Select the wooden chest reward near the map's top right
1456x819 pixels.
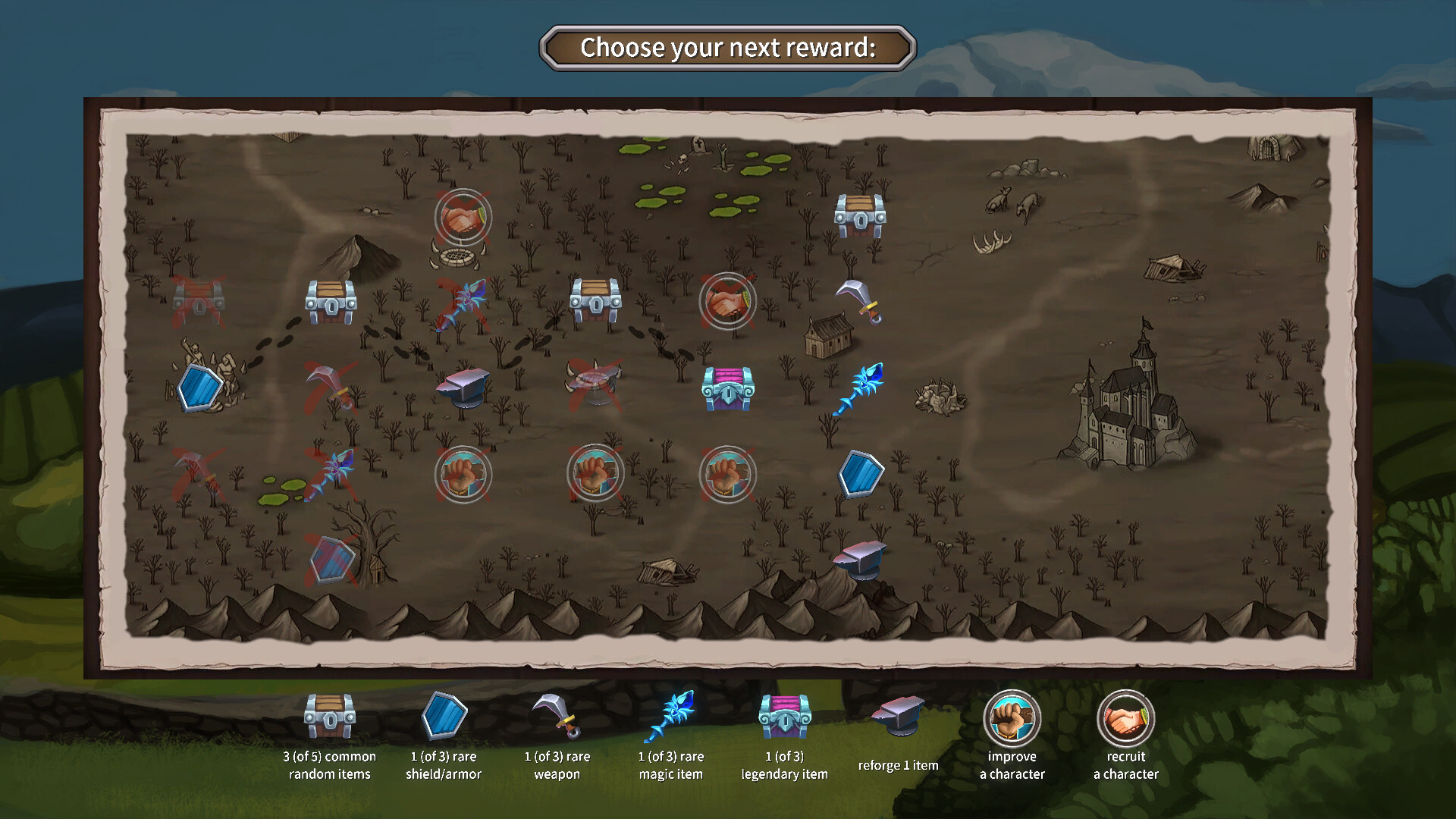coord(859,216)
